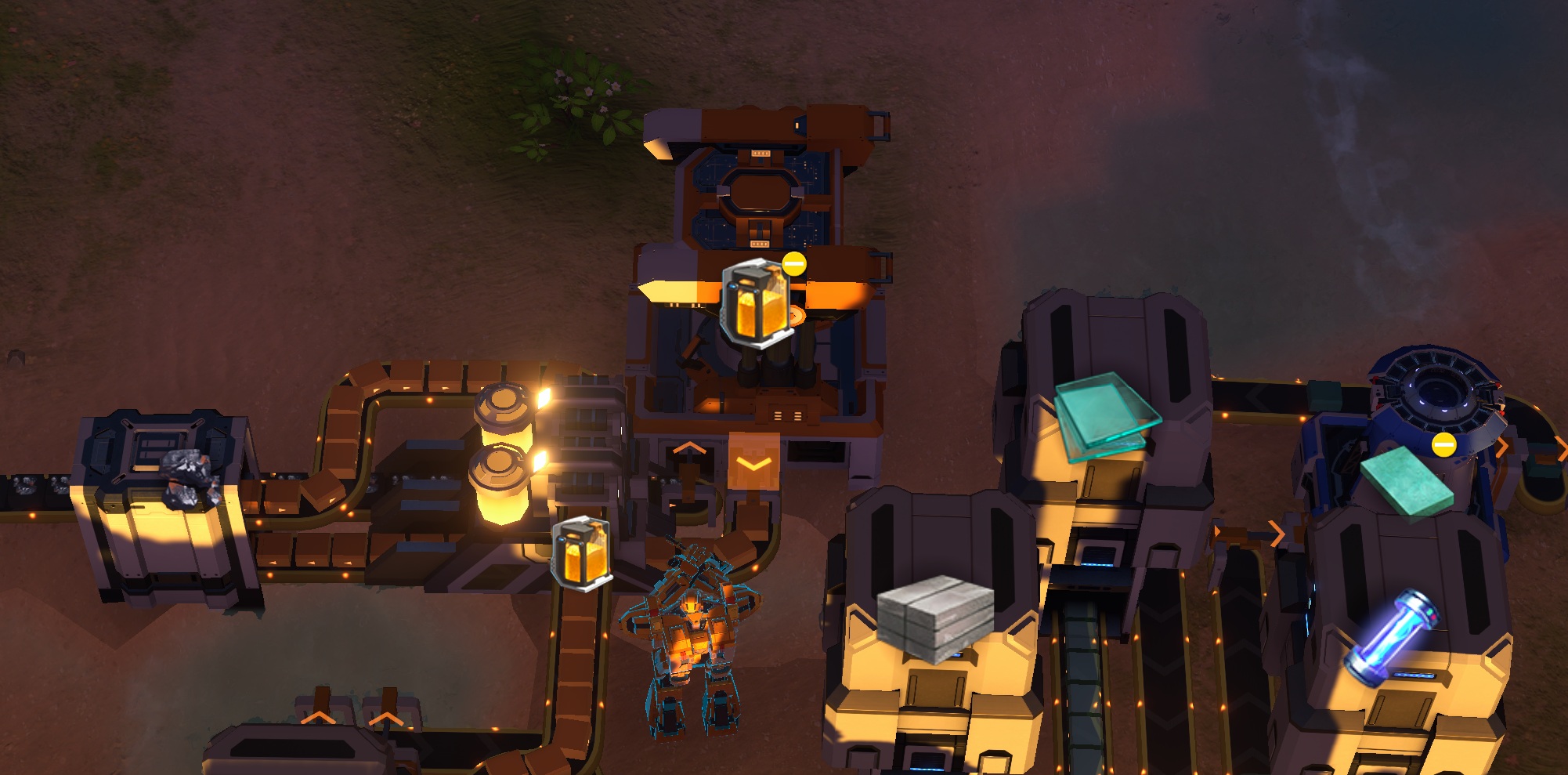The image size is (1568, 775).
Task: Select the dark ore chunk icon
Action: pos(189,478)
